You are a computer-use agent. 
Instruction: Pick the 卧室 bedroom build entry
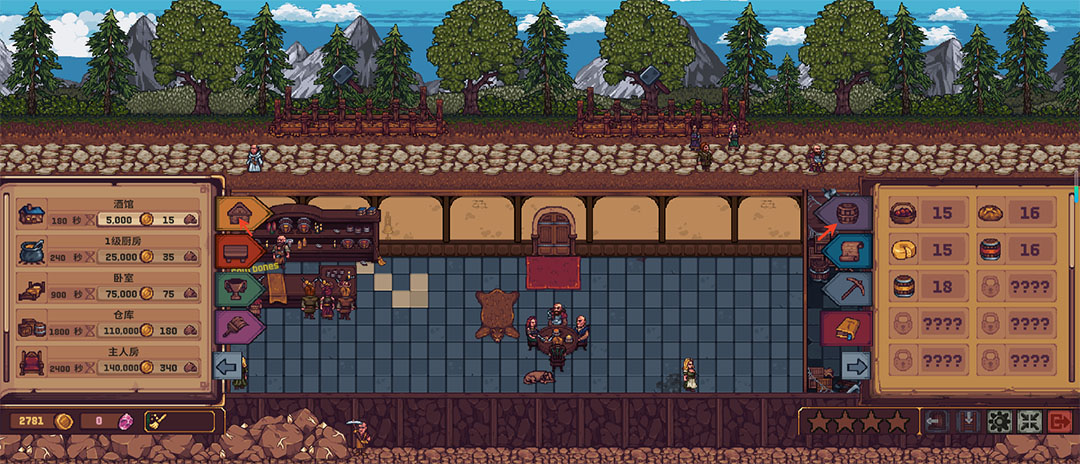tap(110, 287)
